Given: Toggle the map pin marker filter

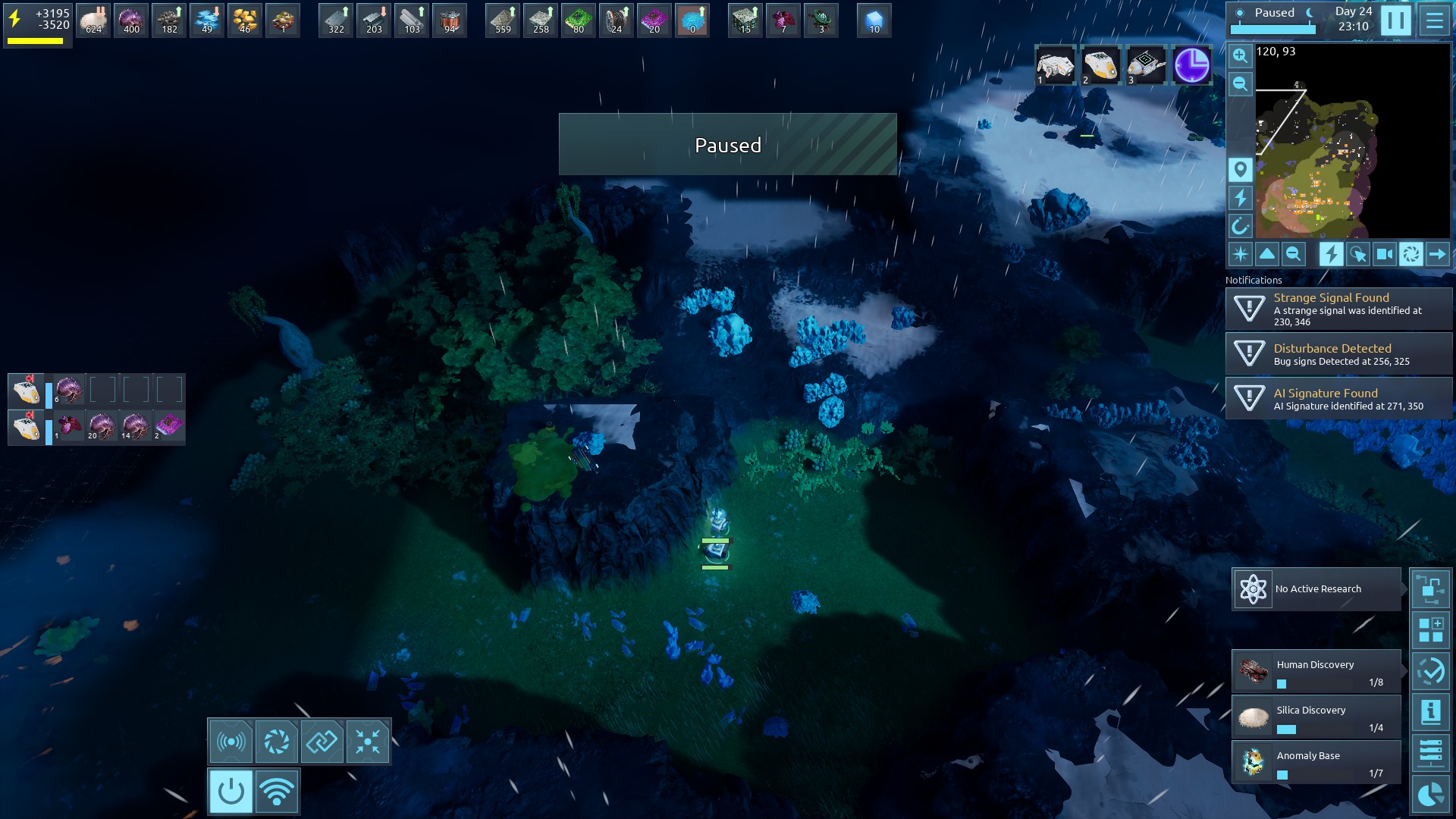Looking at the screenshot, I should pyautogui.click(x=1240, y=169).
